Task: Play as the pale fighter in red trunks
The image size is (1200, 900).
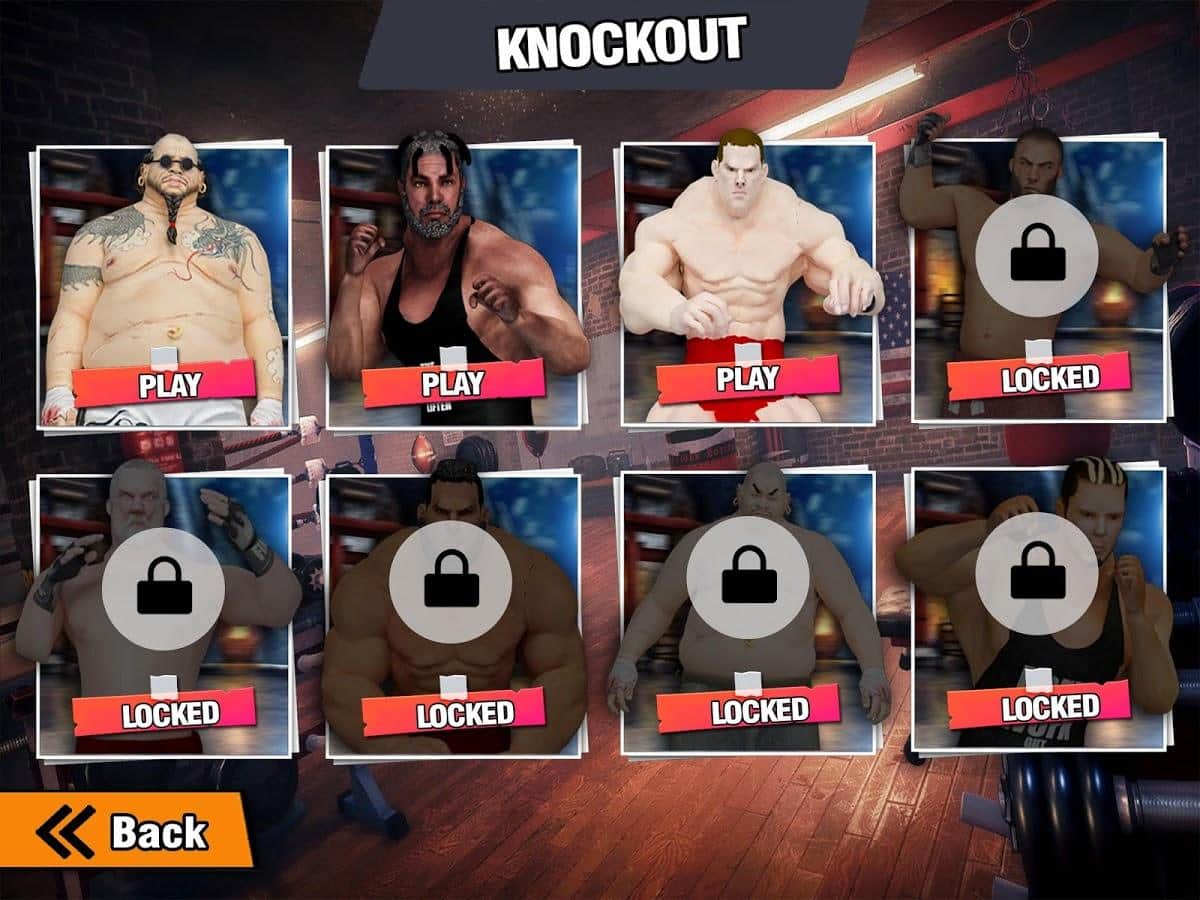Action: (x=747, y=378)
